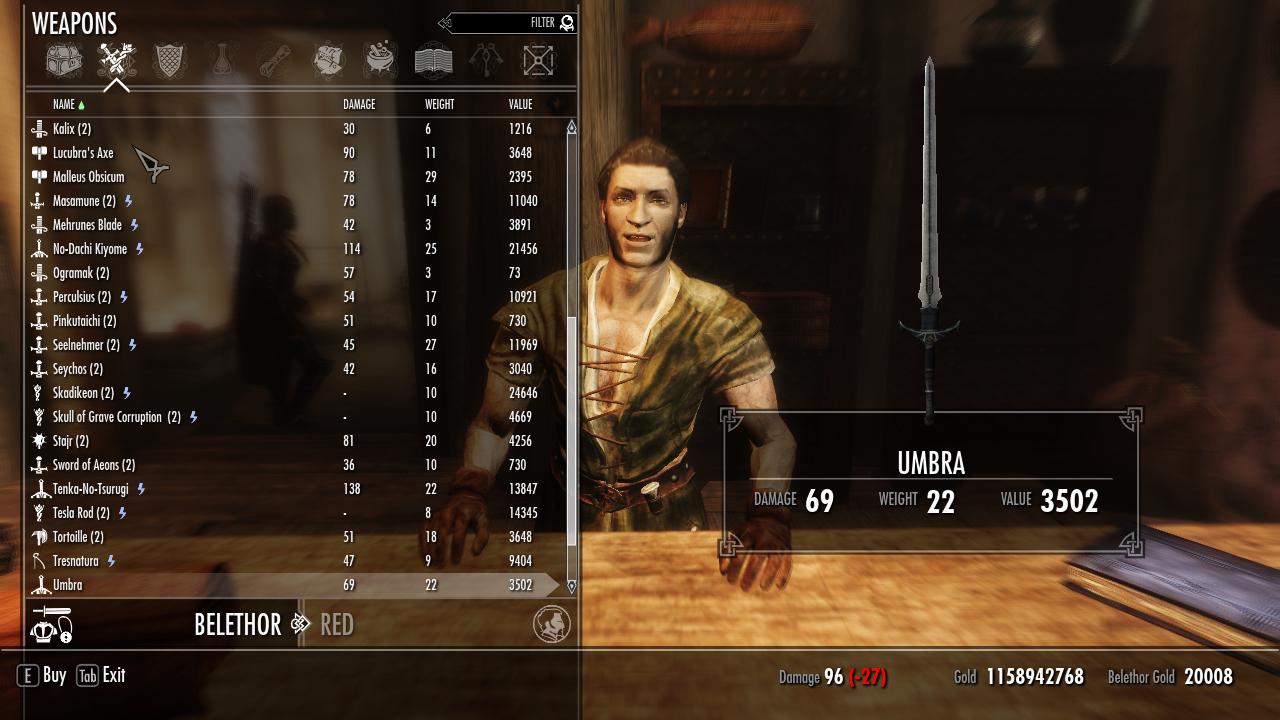1280x720 pixels.
Task: Select the Tenka-No-Tsurugi sword entry
Action: point(90,489)
